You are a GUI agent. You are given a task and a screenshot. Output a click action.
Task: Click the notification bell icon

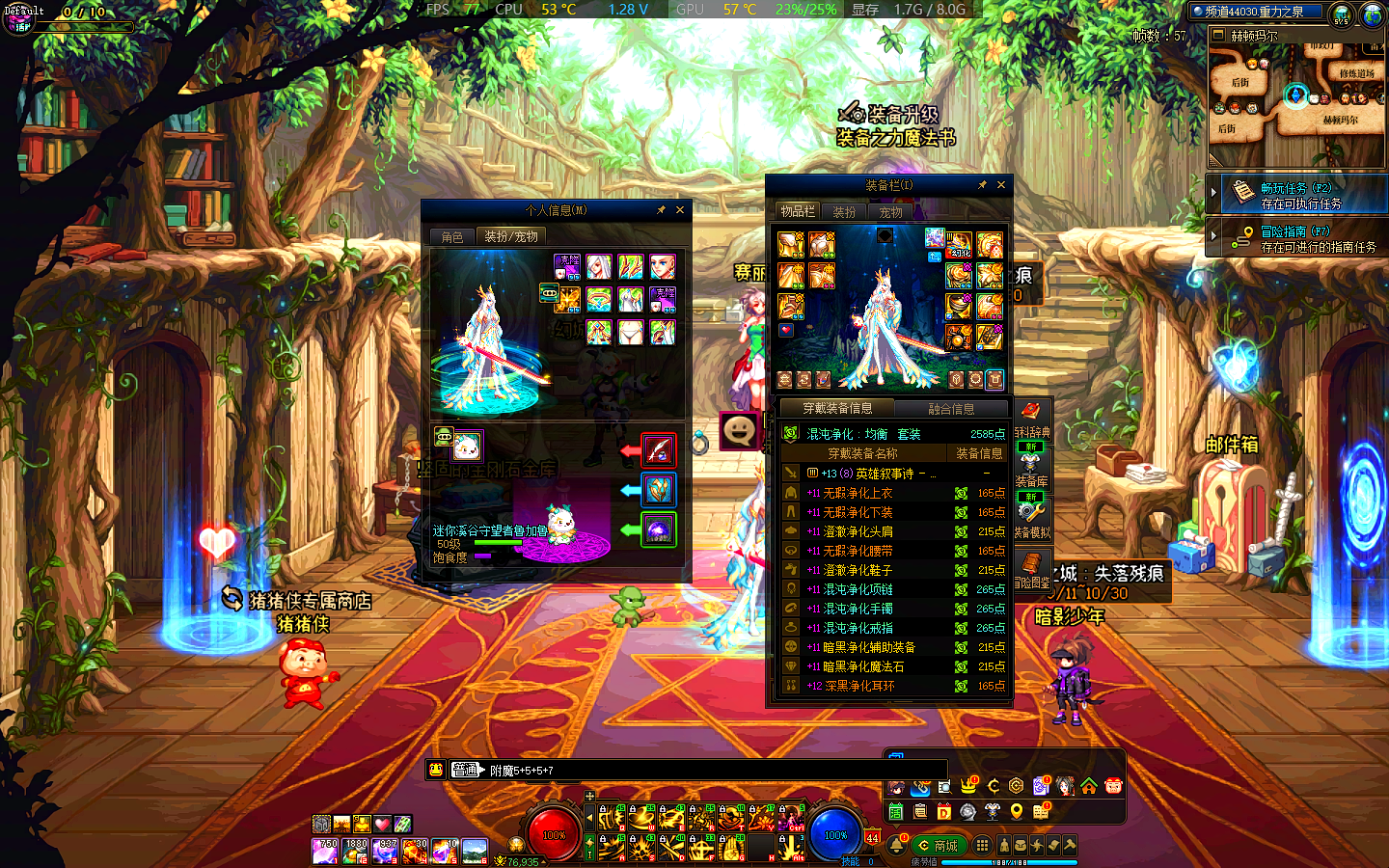897,846
